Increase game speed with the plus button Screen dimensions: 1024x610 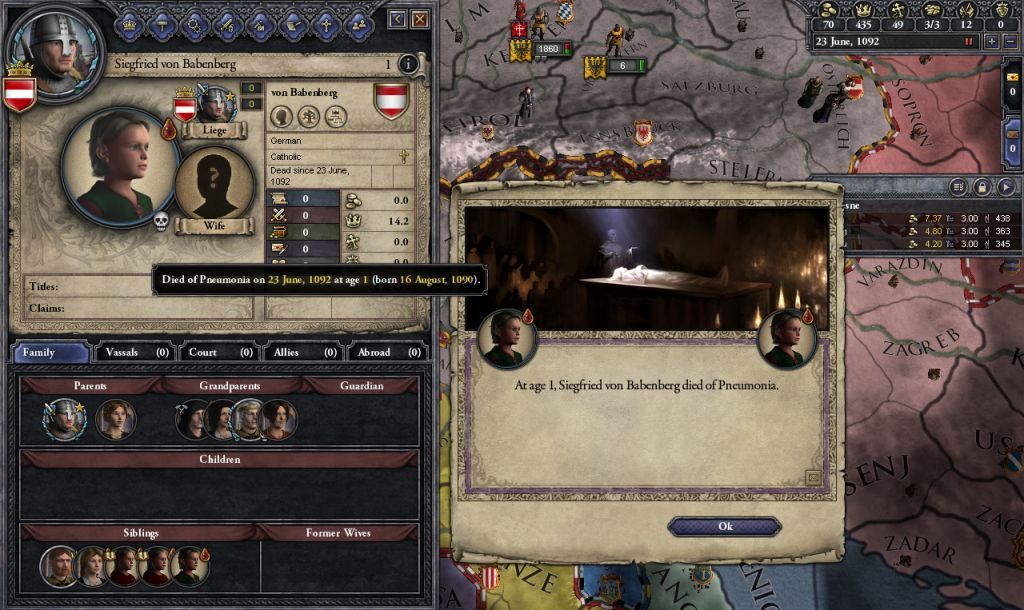991,41
